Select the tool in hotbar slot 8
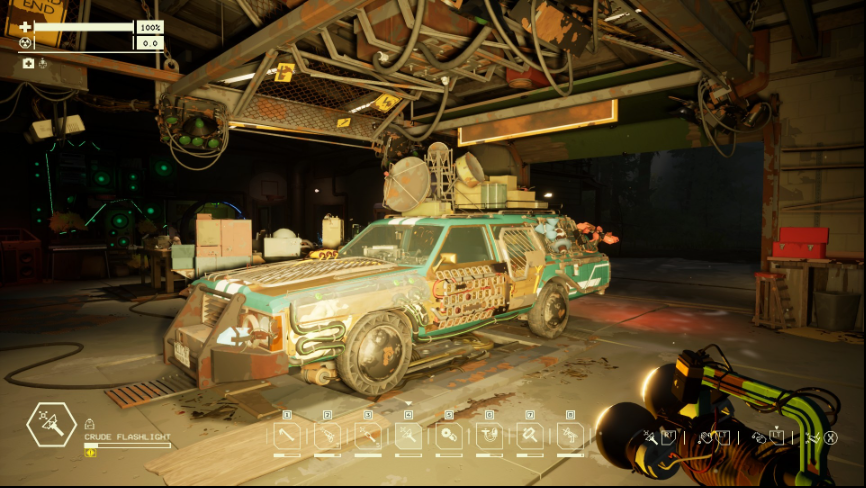 570,435
